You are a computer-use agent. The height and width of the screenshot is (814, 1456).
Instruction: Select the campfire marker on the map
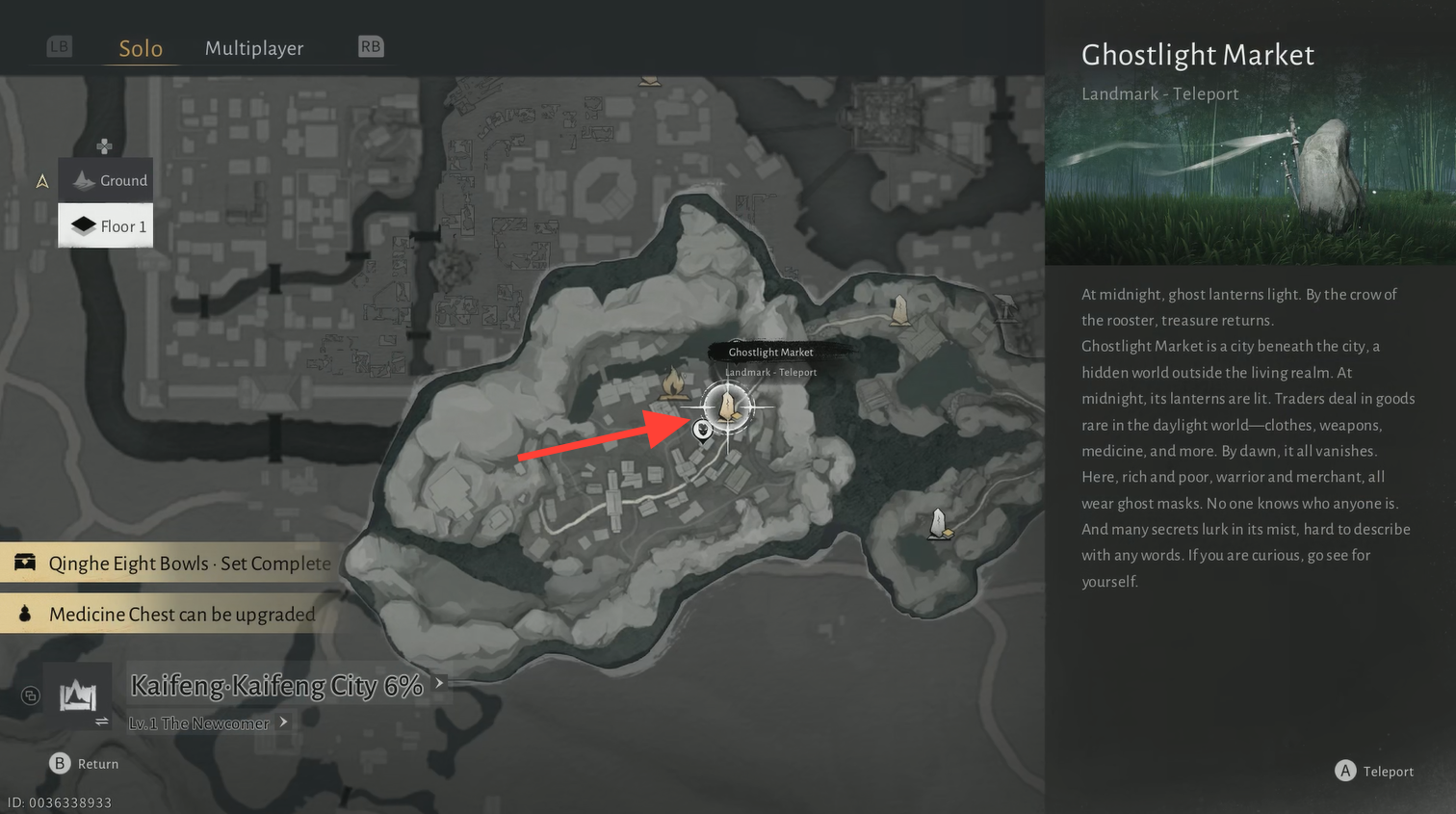point(673,384)
